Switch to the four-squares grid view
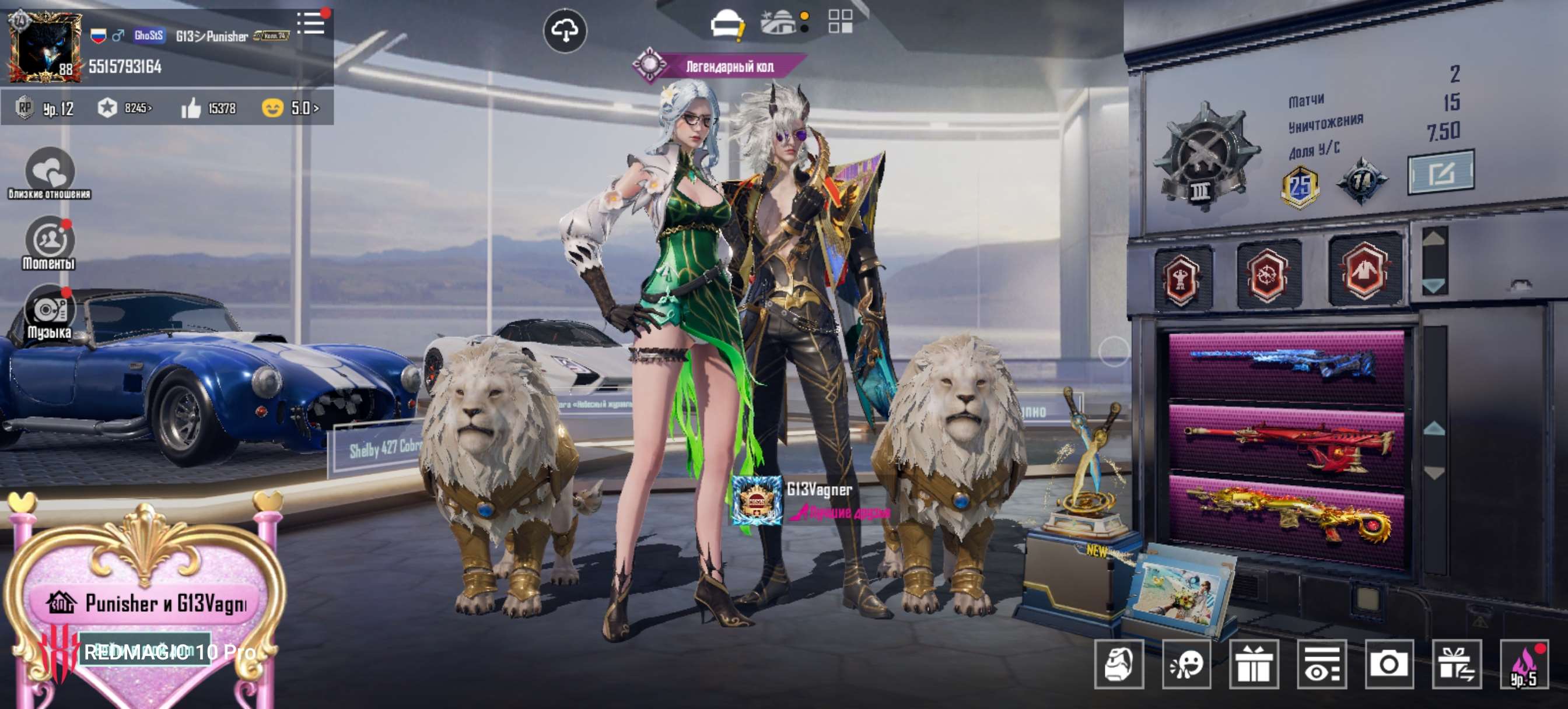This screenshot has height=709, width=1568. [840, 22]
